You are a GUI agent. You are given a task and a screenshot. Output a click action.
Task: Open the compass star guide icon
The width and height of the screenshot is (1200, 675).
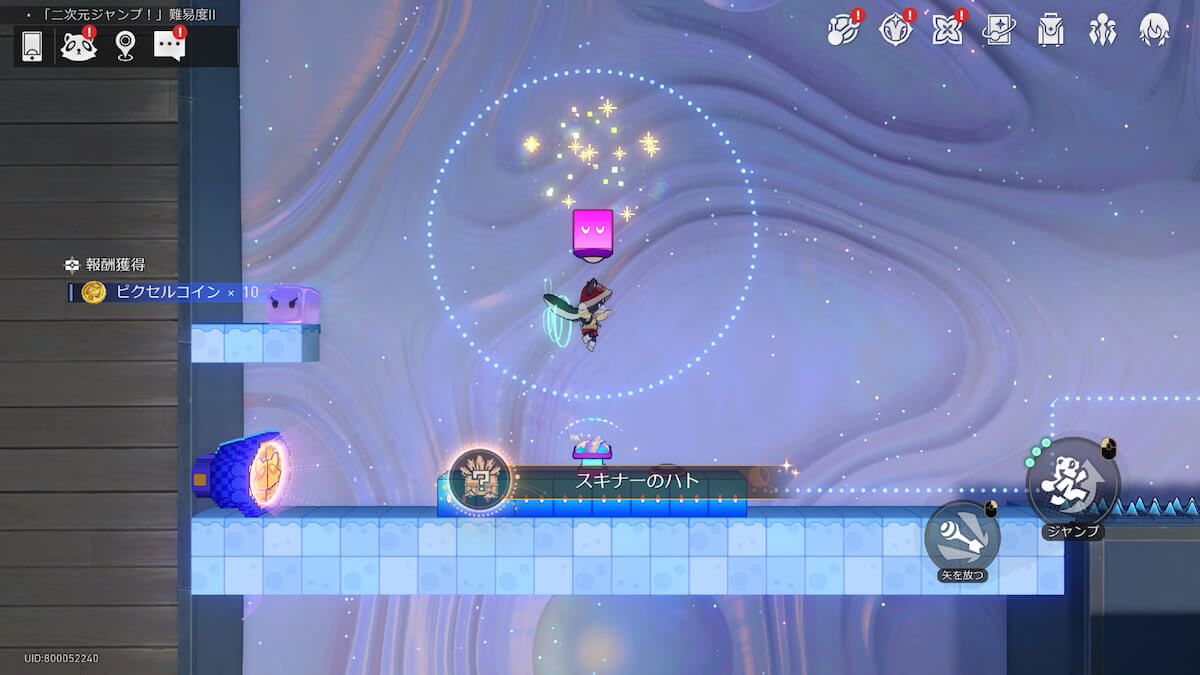tap(895, 31)
